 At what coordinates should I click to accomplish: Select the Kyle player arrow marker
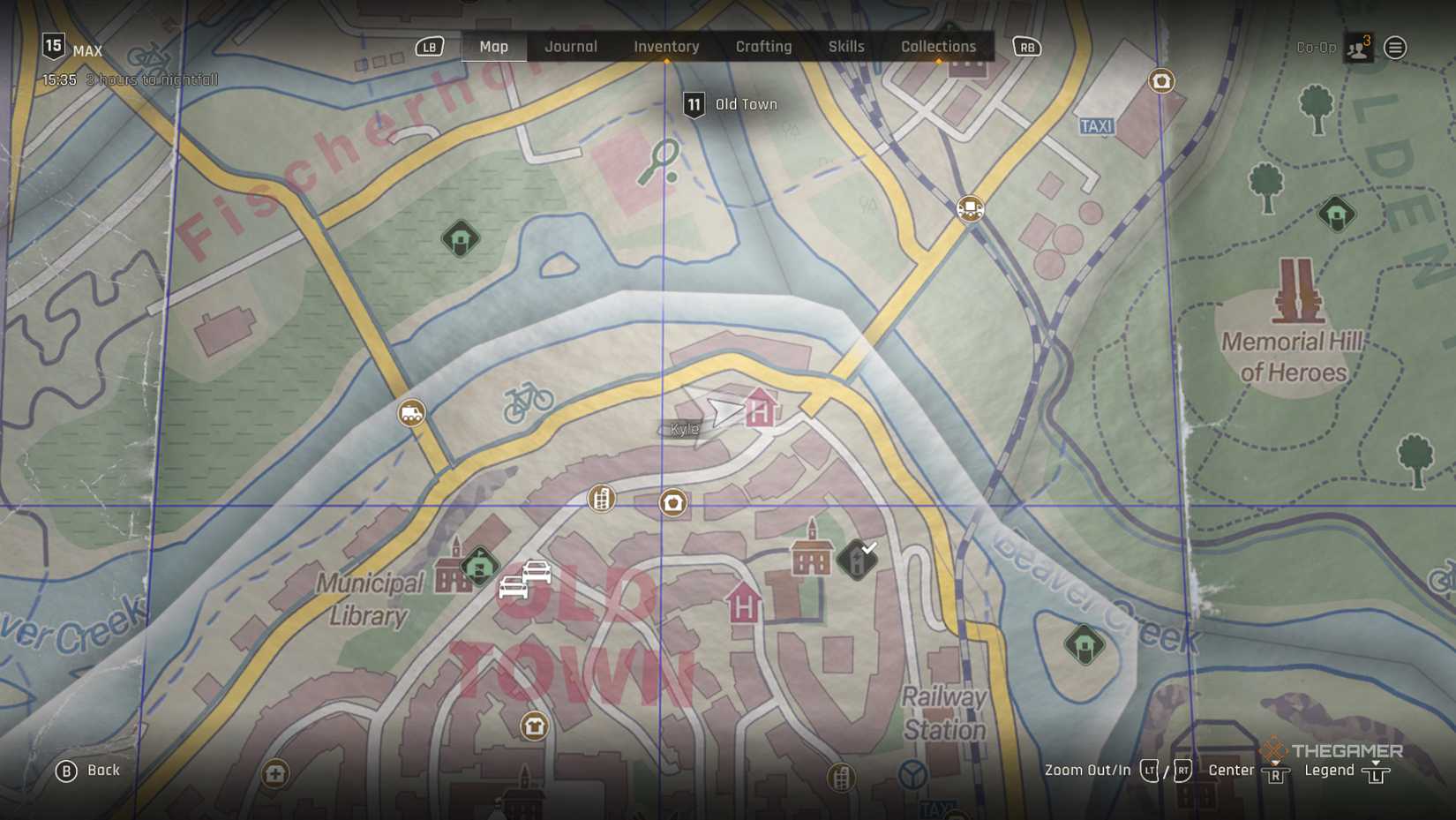(724, 410)
